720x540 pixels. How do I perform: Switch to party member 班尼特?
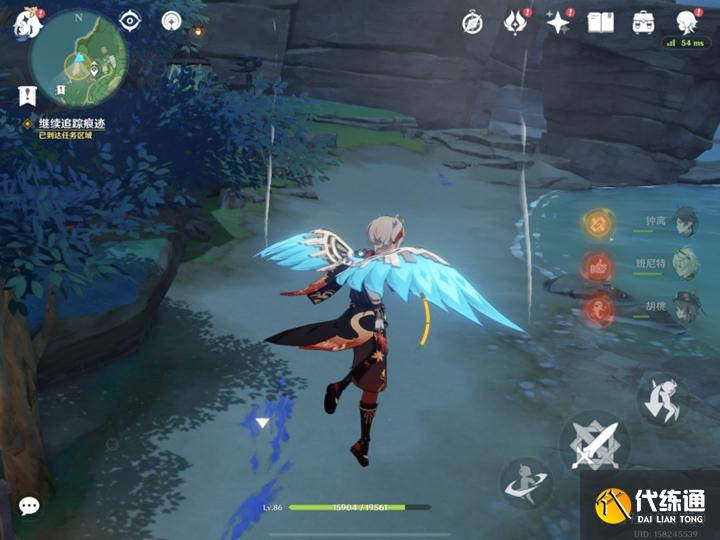[x=683, y=263]
